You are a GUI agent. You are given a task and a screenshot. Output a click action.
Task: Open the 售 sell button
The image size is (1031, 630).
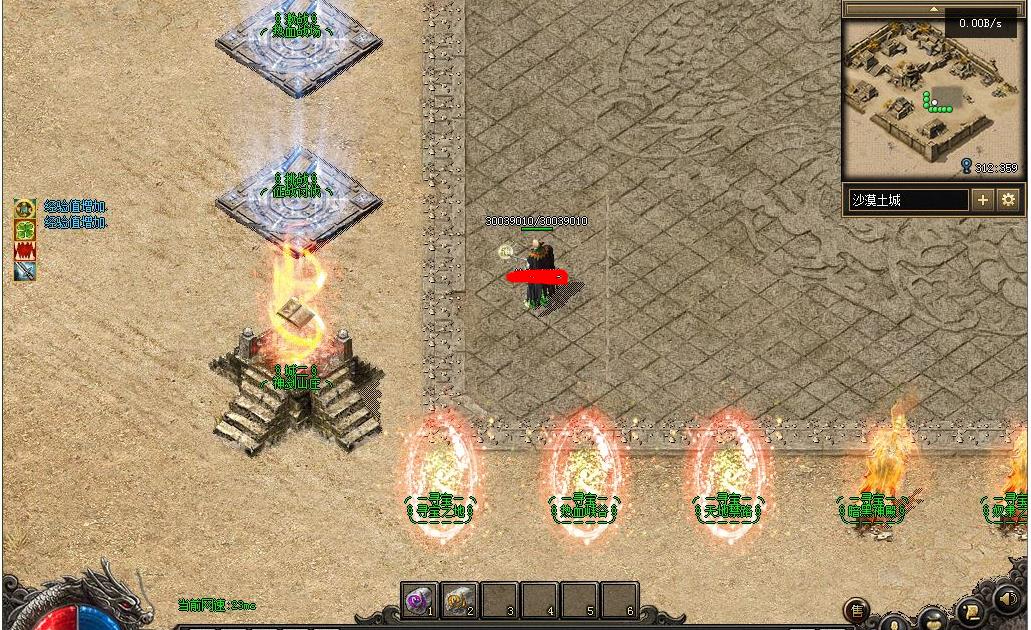click(x=856, y=610)
